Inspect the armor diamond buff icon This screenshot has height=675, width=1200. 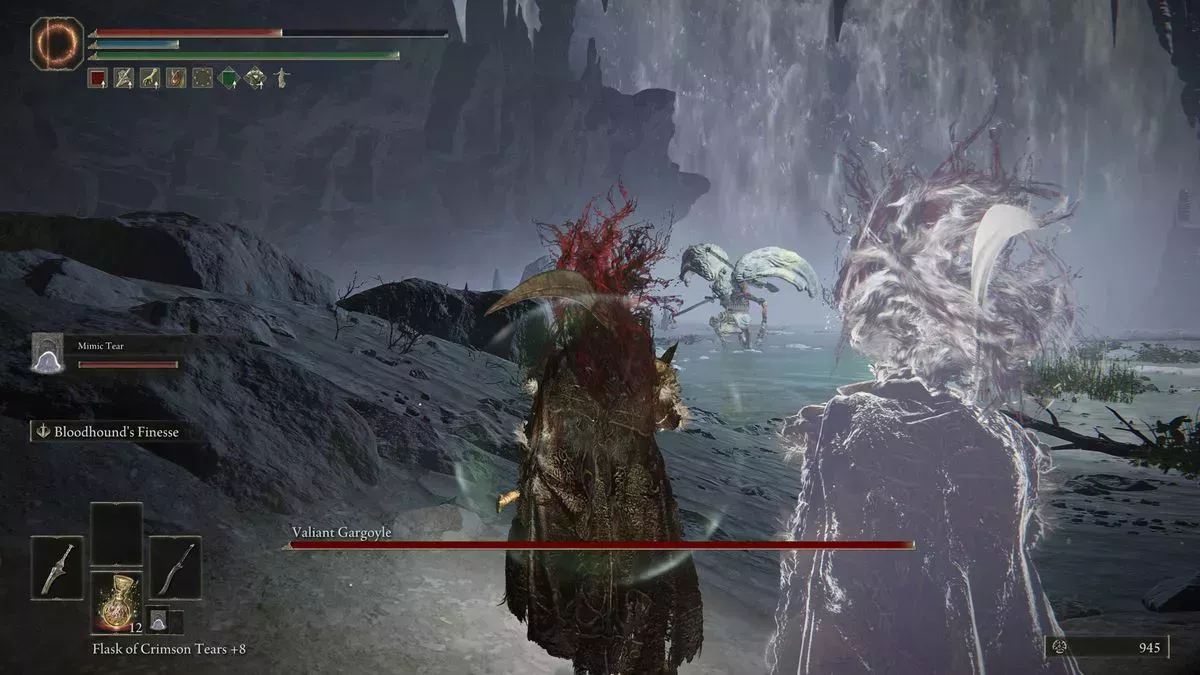click(255, 78)
